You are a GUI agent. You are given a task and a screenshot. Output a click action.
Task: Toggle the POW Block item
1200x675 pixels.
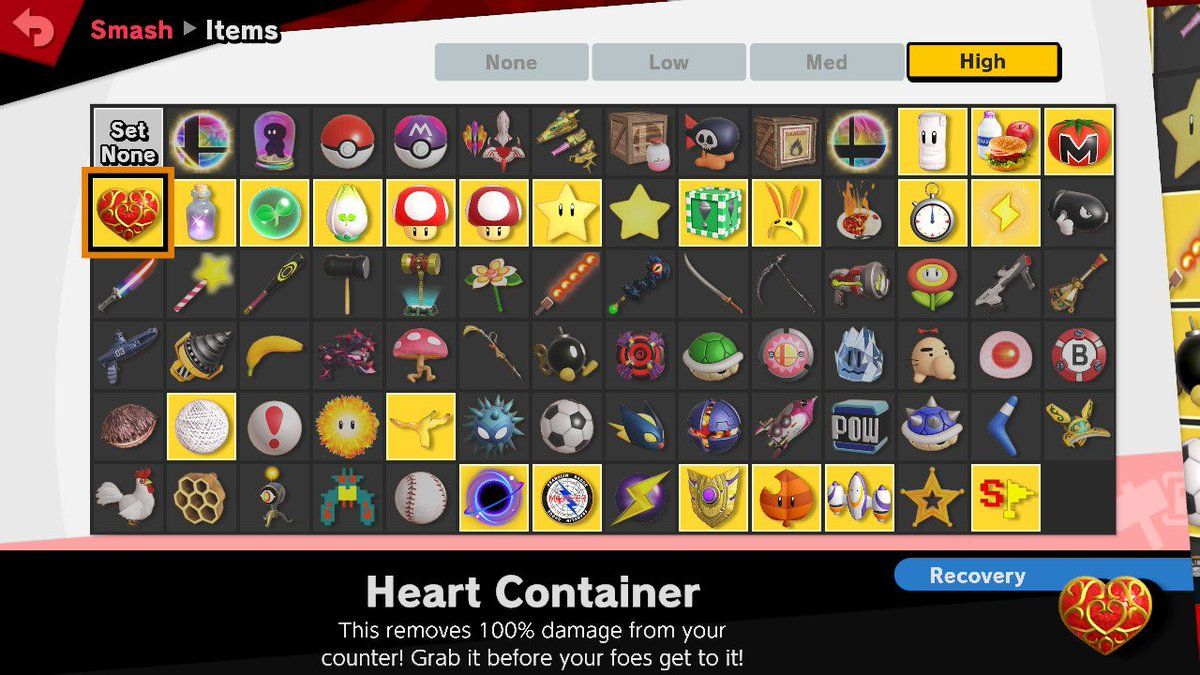859,427
